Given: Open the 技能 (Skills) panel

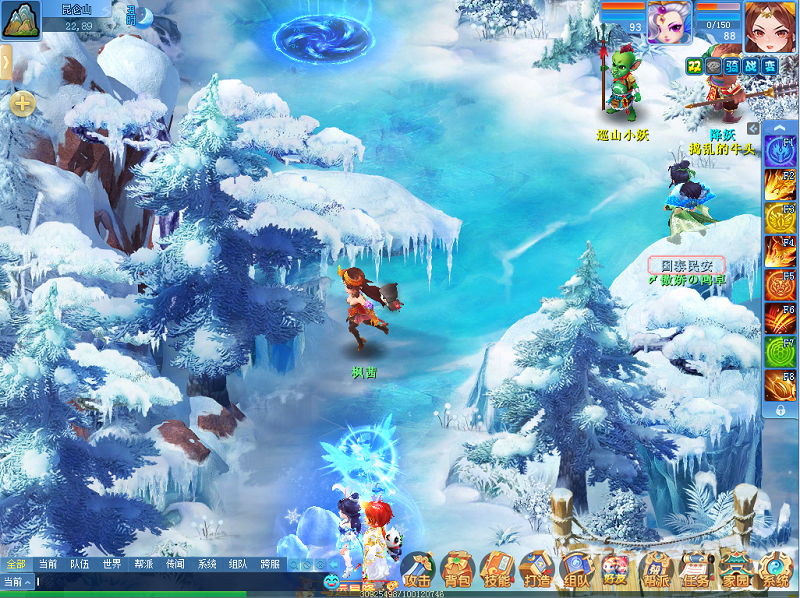Looking at the screenshot, I should (x=497, y=570).
